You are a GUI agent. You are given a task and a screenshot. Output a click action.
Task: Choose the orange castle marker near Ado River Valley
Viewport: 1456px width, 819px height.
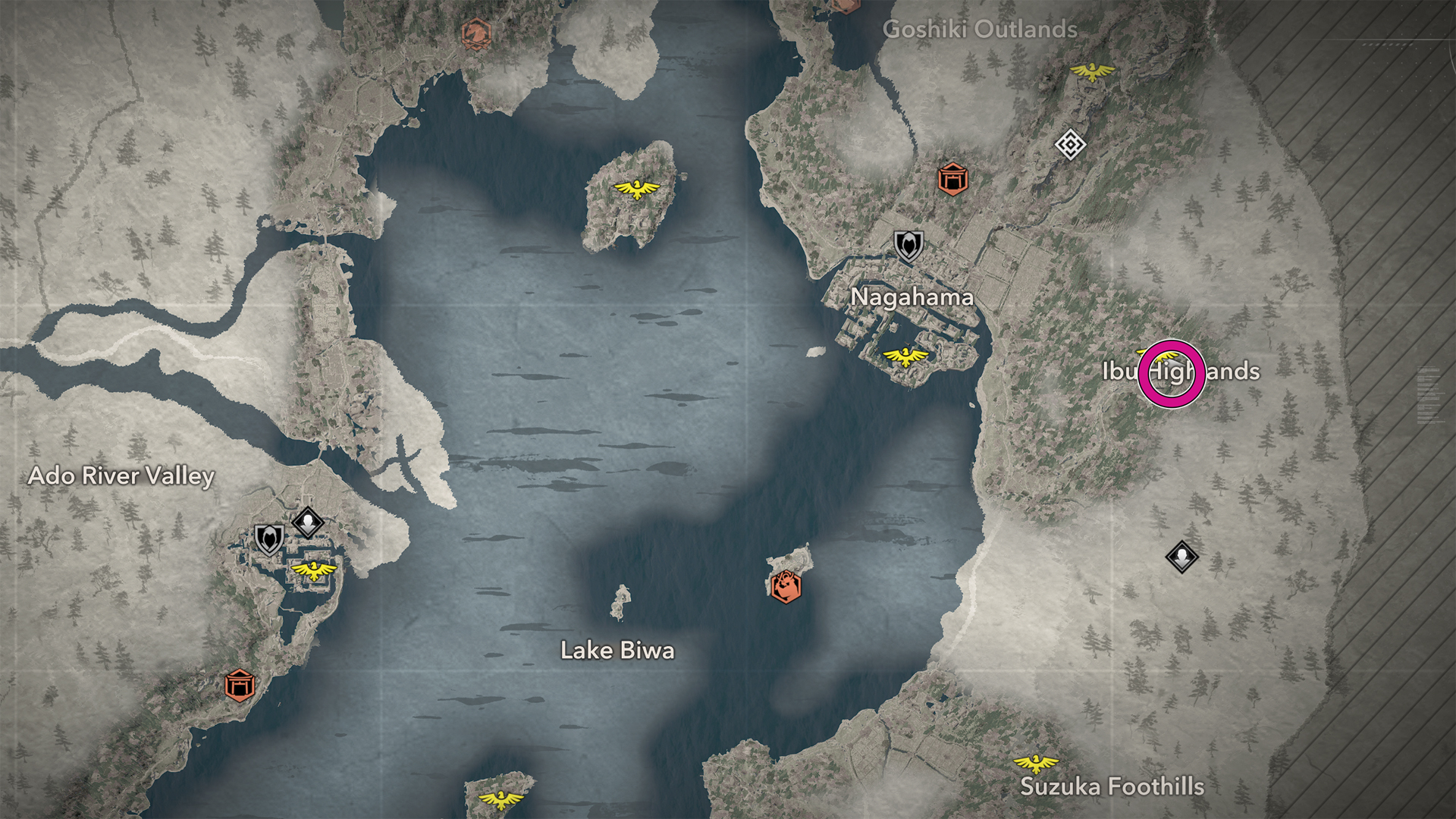tap(240, 686)
